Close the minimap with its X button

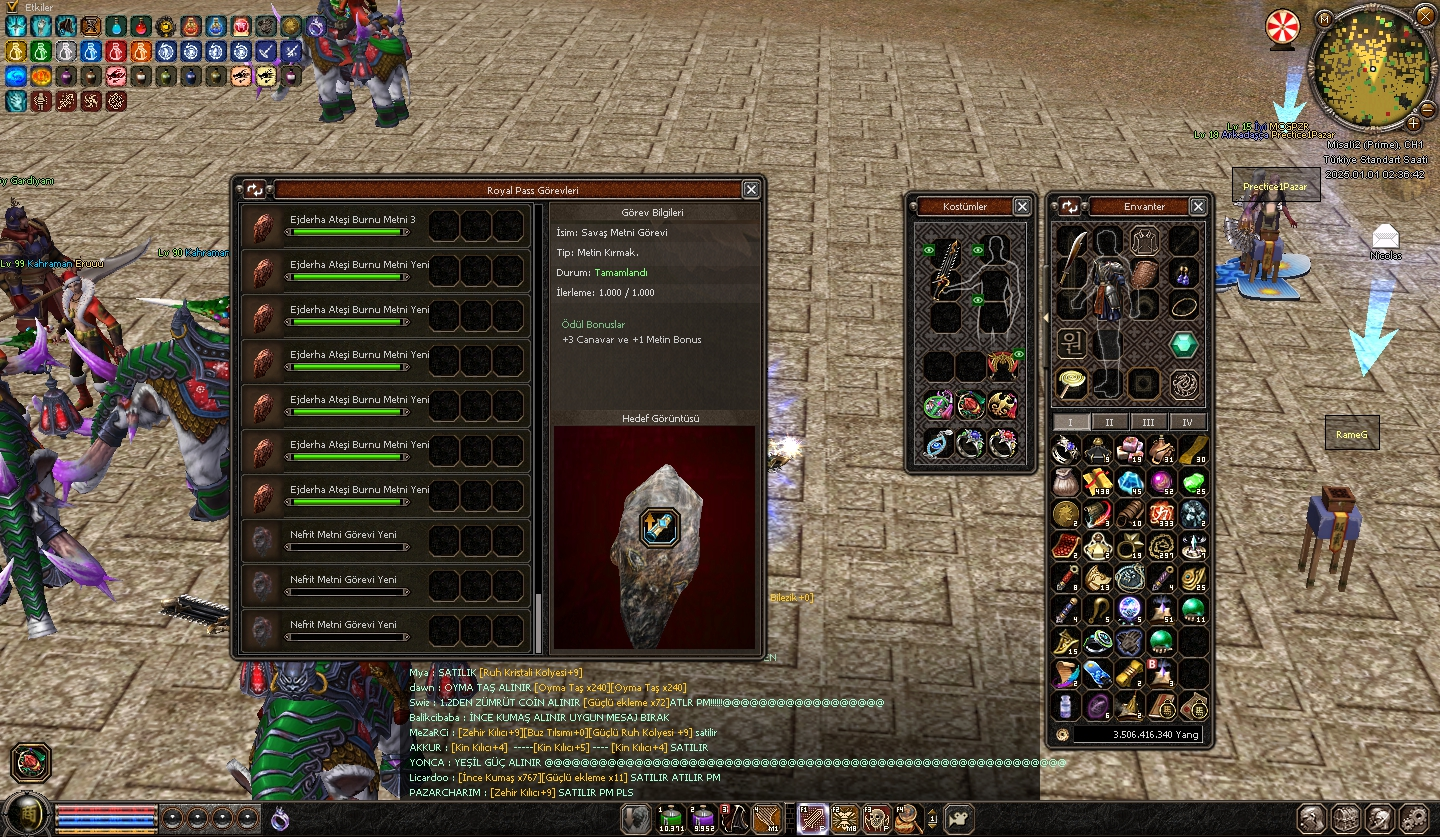1424,16
